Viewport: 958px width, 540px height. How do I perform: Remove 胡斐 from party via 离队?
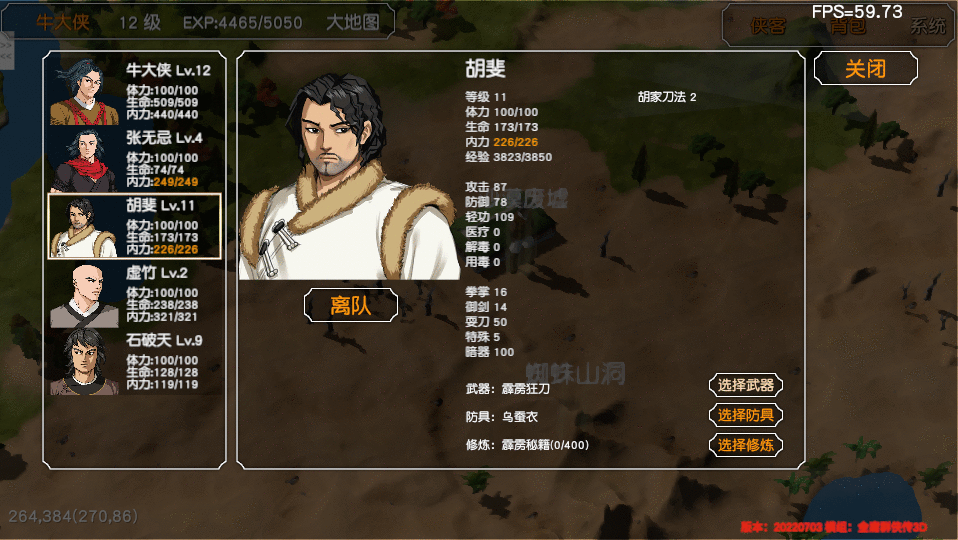pyautogui.click(x=350, y=305)
